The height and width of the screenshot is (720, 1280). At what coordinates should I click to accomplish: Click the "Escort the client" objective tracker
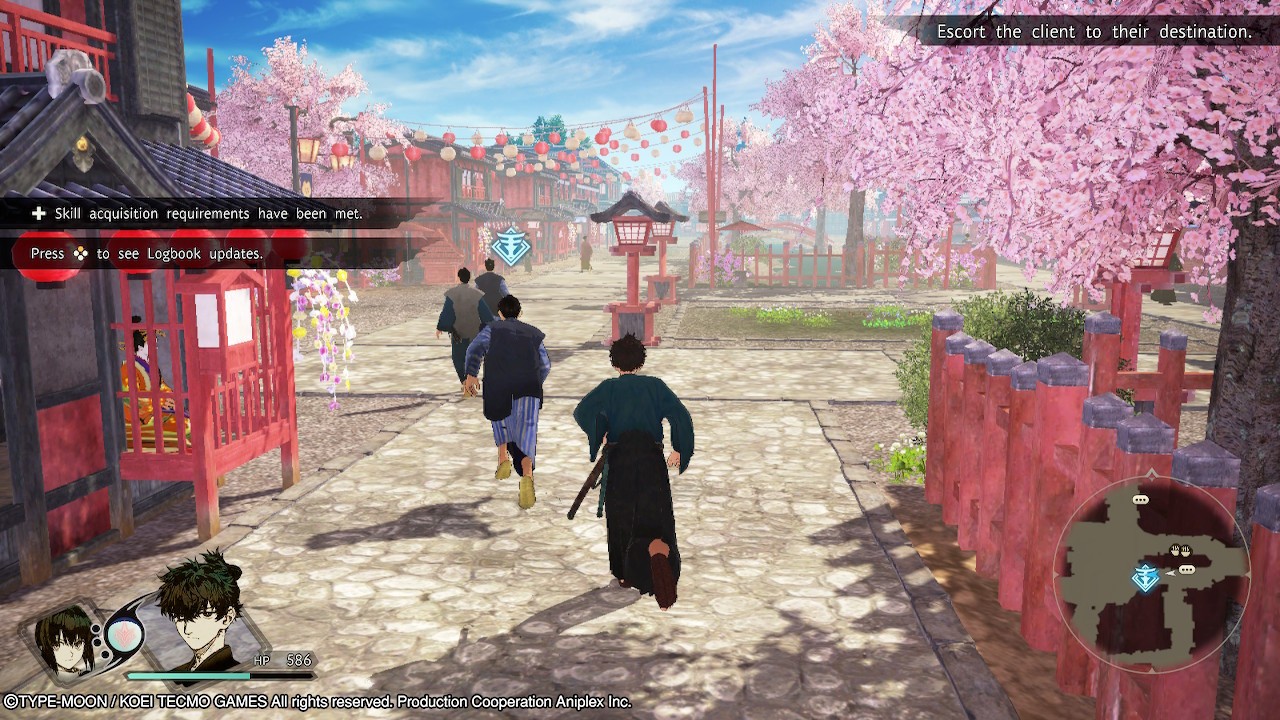(1093, 32)
